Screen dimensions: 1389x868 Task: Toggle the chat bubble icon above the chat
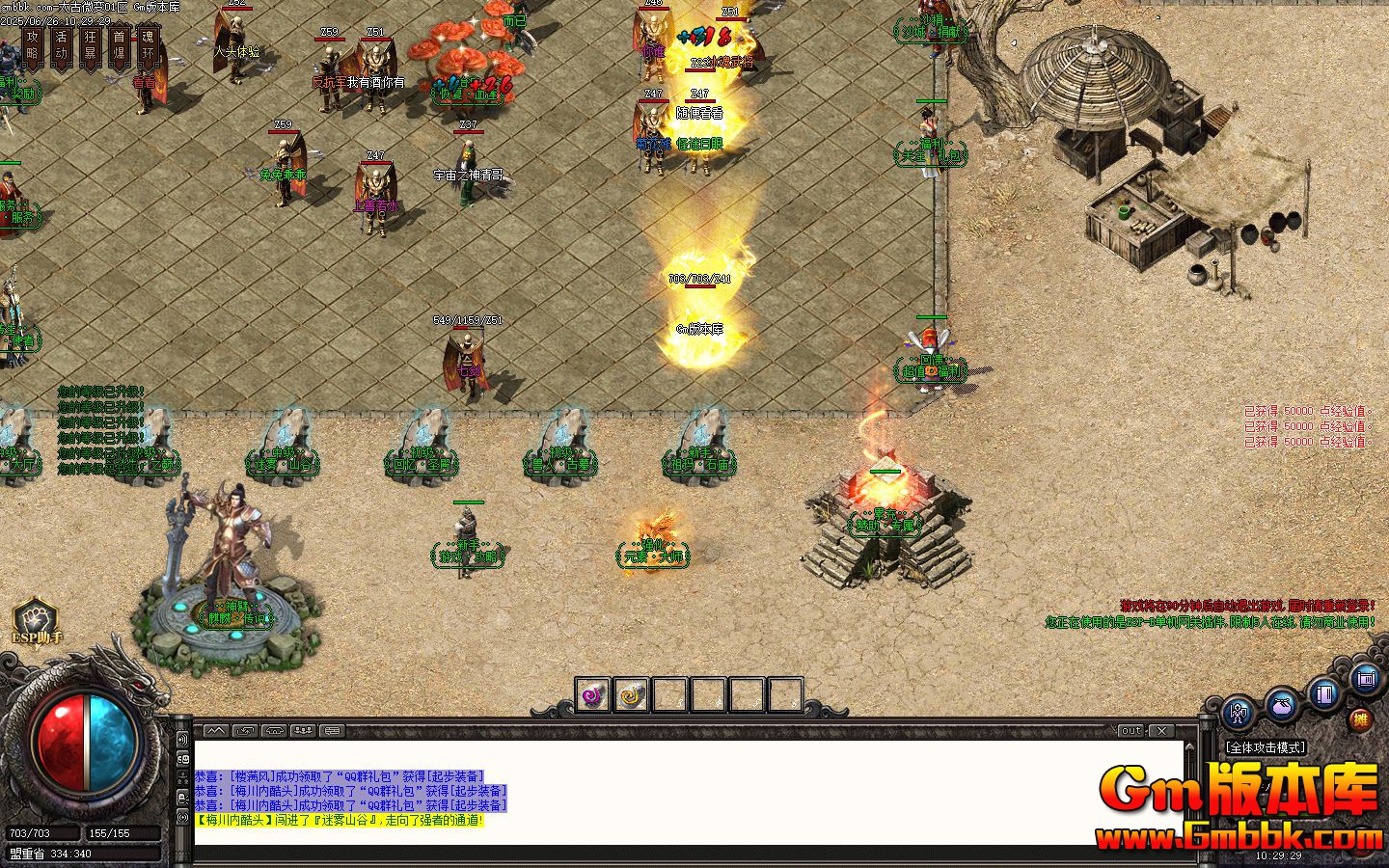tap(331, 731)
